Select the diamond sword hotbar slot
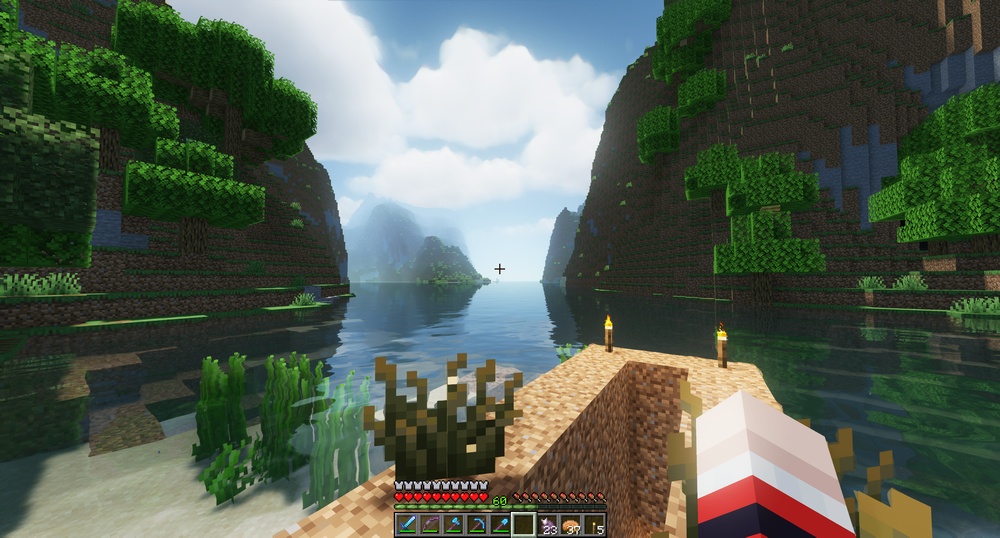This screenshot has height=538, width=1000. pos(406,525)
